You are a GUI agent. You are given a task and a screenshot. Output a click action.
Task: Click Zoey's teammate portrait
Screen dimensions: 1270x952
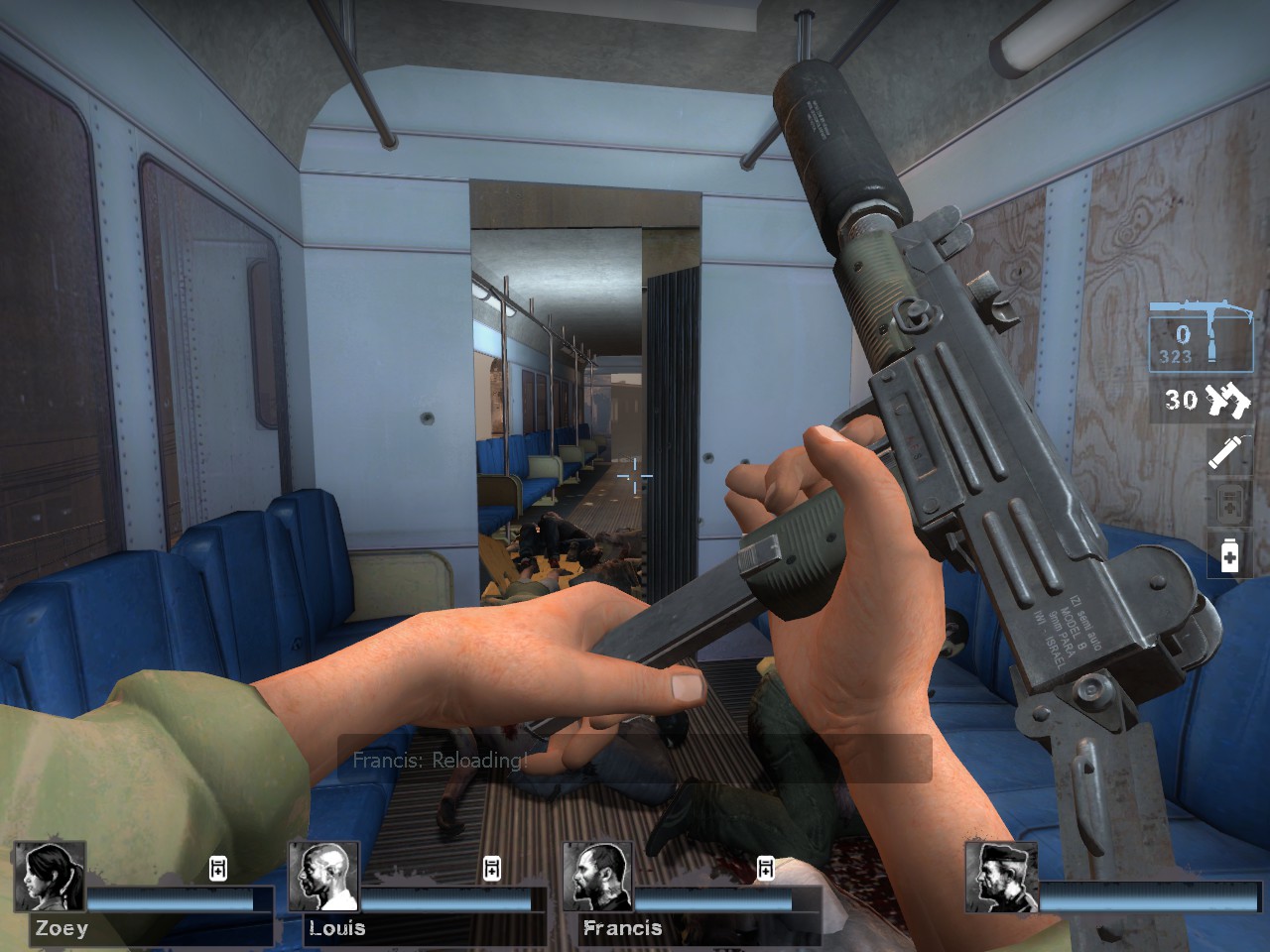point(50,877)
